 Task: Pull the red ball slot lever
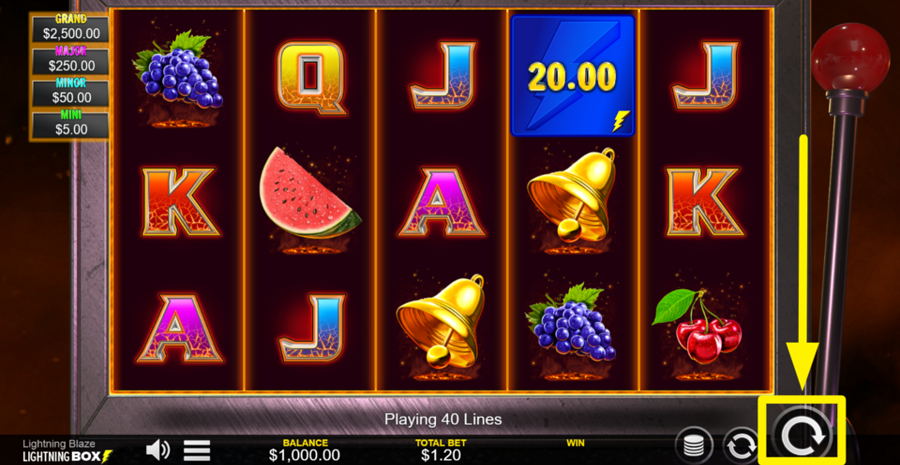point(849,57)
